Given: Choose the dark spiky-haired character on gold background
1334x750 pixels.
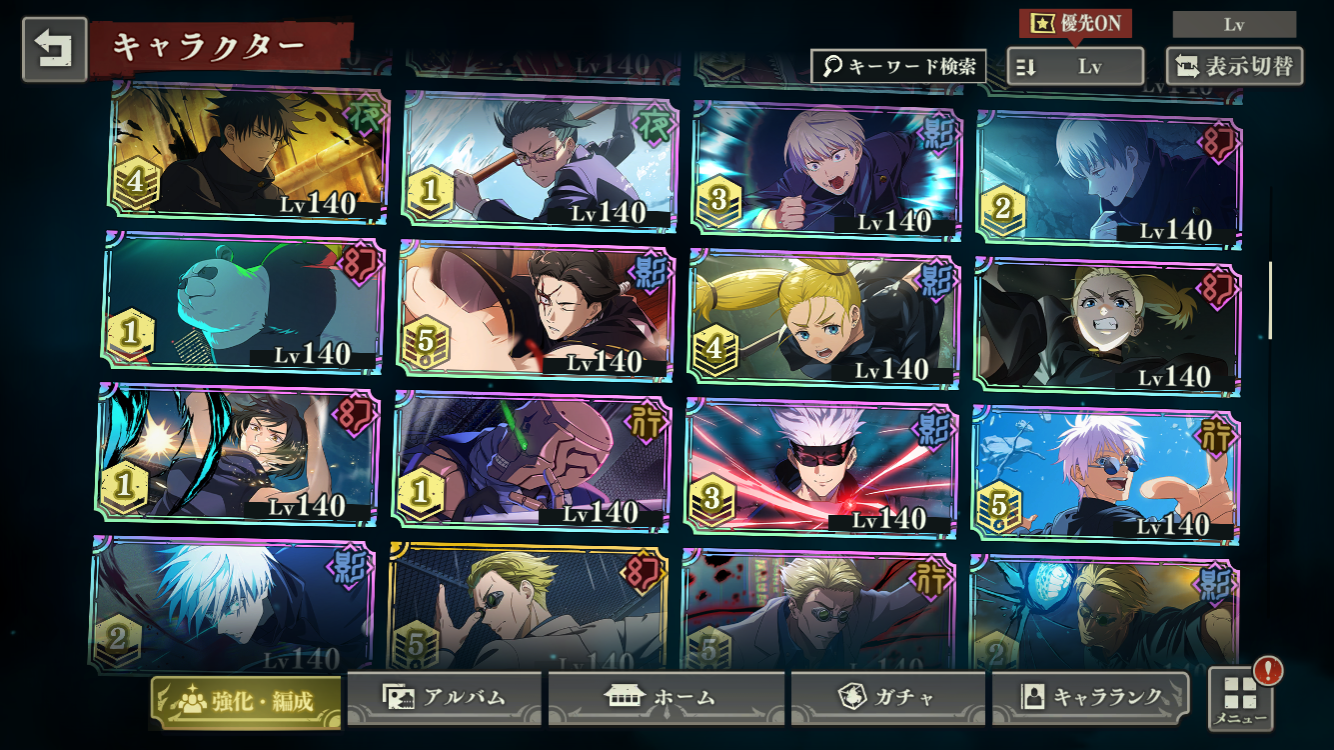Looking at the screenshot, I should pyautogui.click(x=248, y=150).
